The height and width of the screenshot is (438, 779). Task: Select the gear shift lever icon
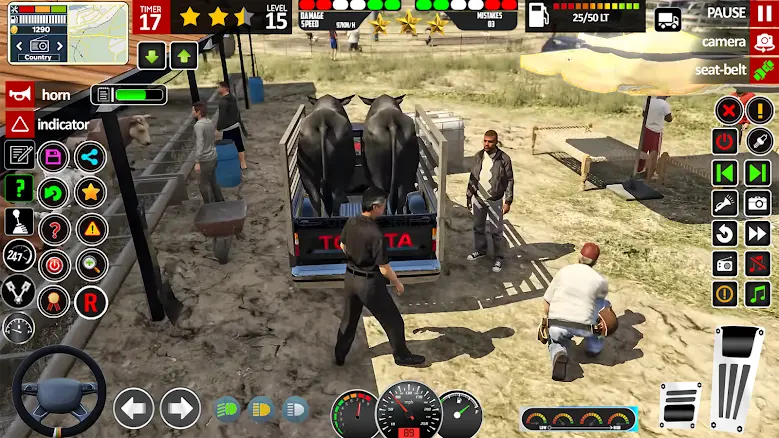click(x=19, y=222)
